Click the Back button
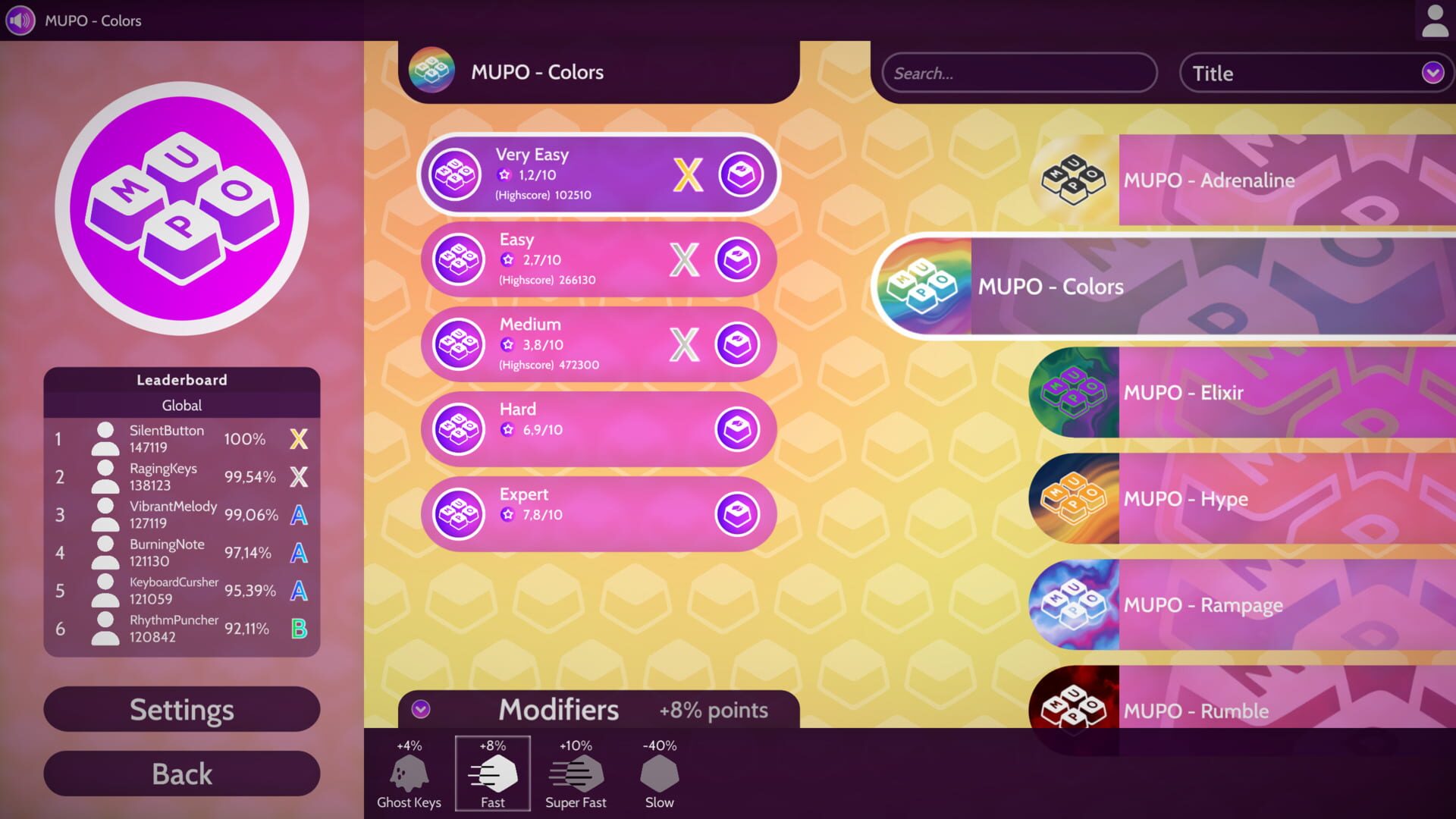This screenshot has width=1456, height=819. pyautogui.click(x=181, y=773)
